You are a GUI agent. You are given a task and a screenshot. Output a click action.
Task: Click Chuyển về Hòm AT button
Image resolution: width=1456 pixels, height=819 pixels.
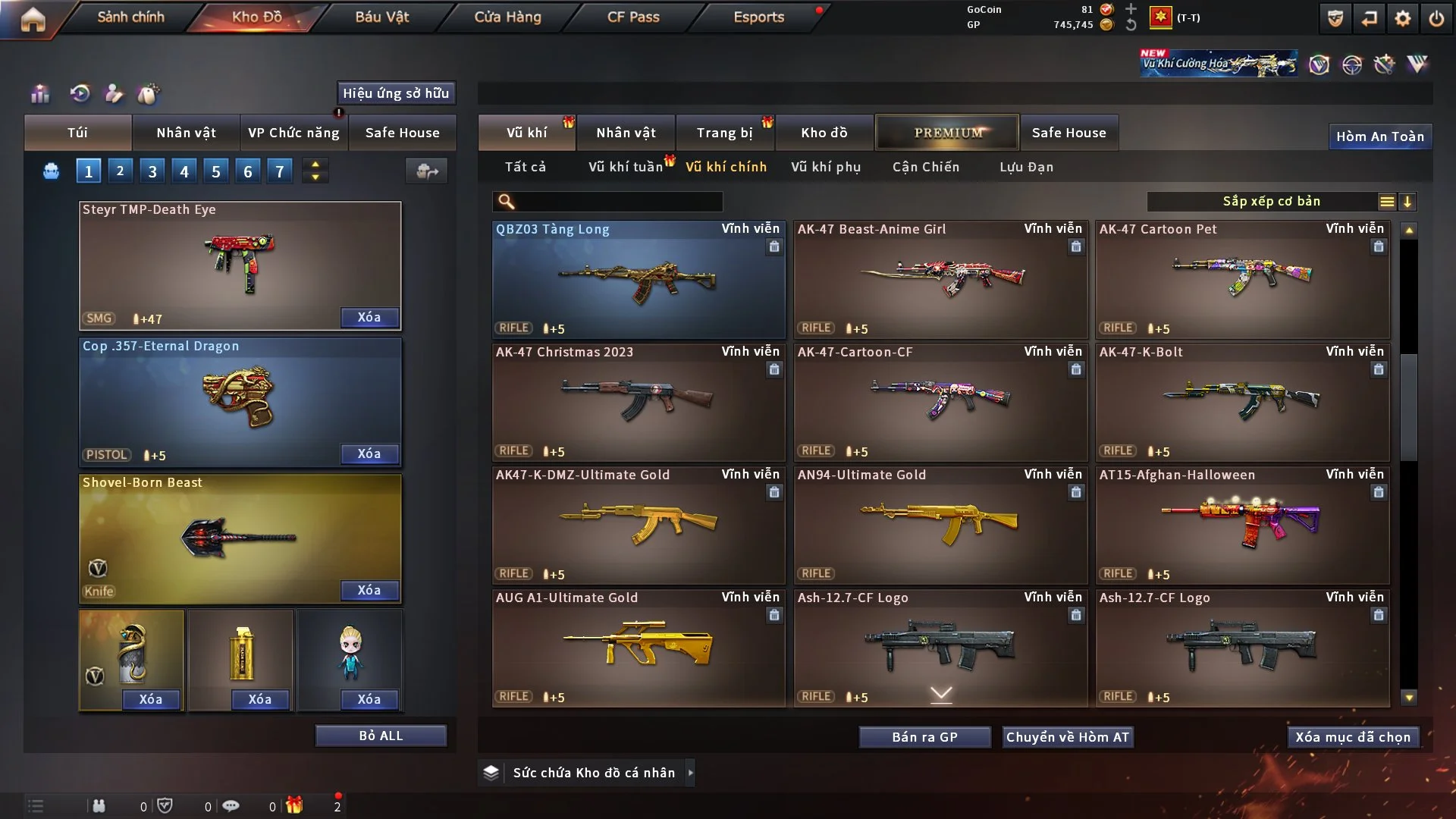coord(1068,737)
